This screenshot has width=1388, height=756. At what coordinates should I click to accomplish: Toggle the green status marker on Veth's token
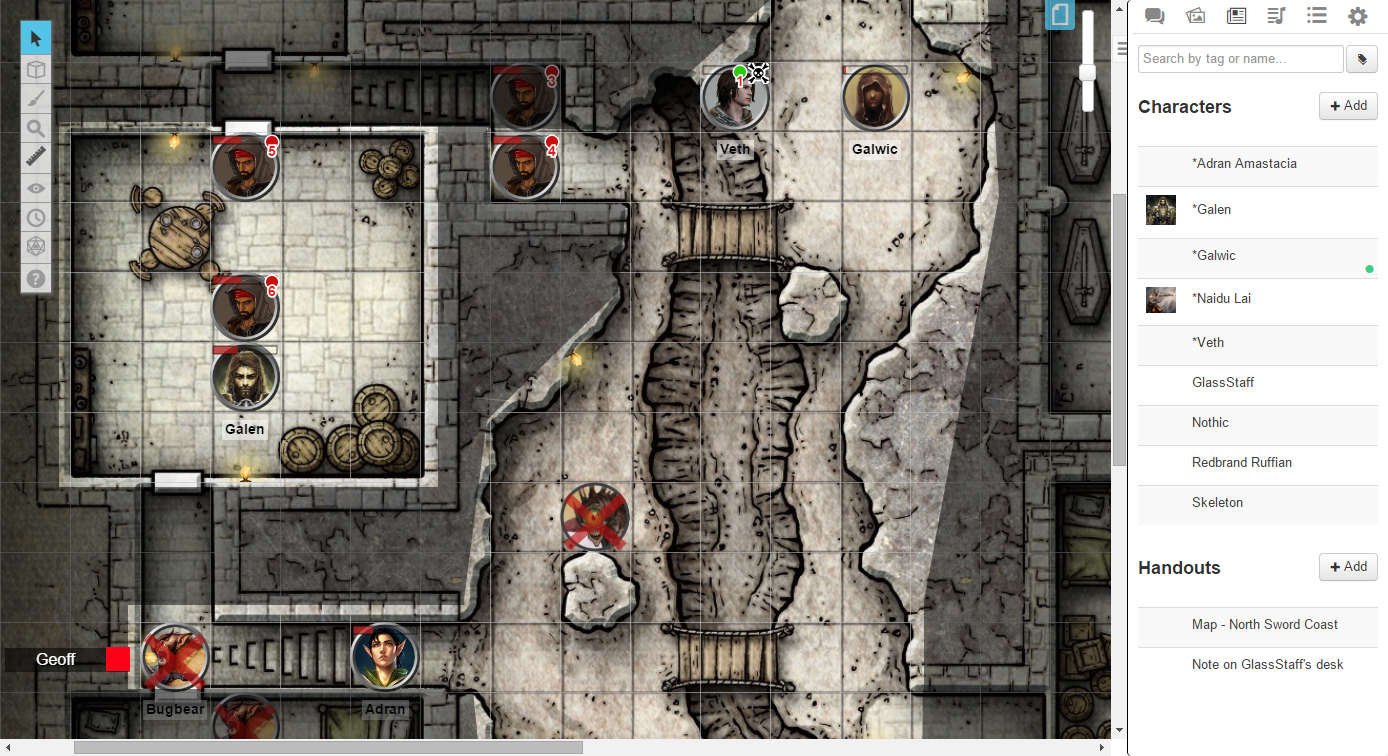740,71
